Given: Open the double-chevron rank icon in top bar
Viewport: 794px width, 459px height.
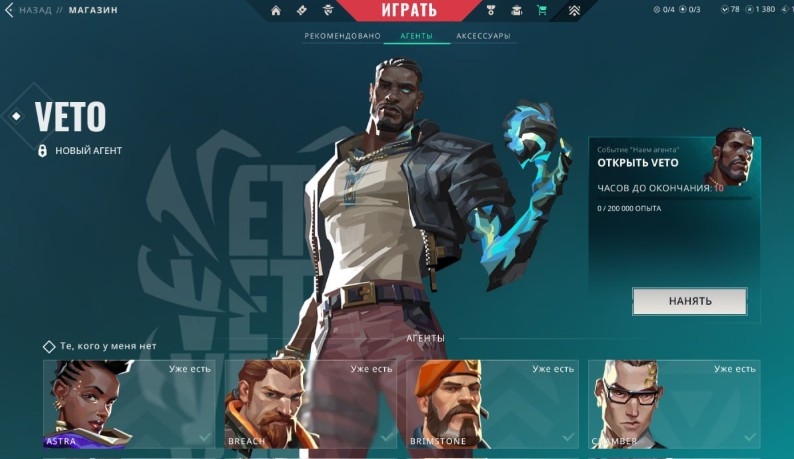Looking at the screenshot, I should point(574,11).
